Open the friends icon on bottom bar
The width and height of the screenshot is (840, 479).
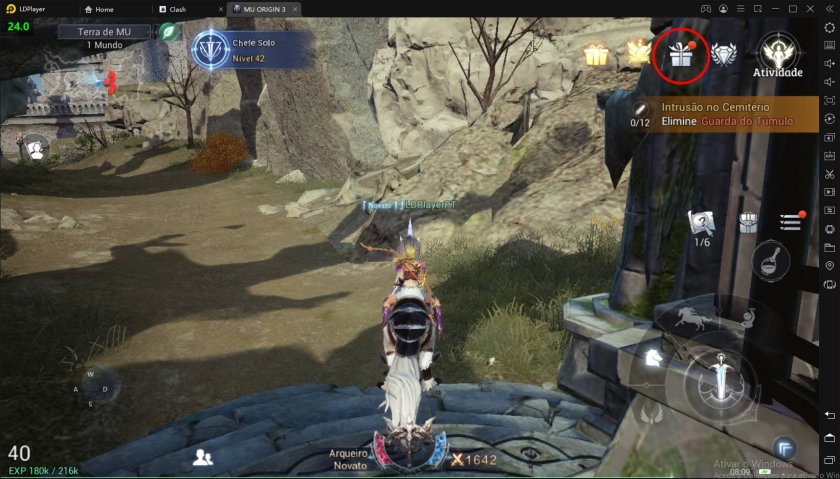pyautogui.click(x=203, y=457)
